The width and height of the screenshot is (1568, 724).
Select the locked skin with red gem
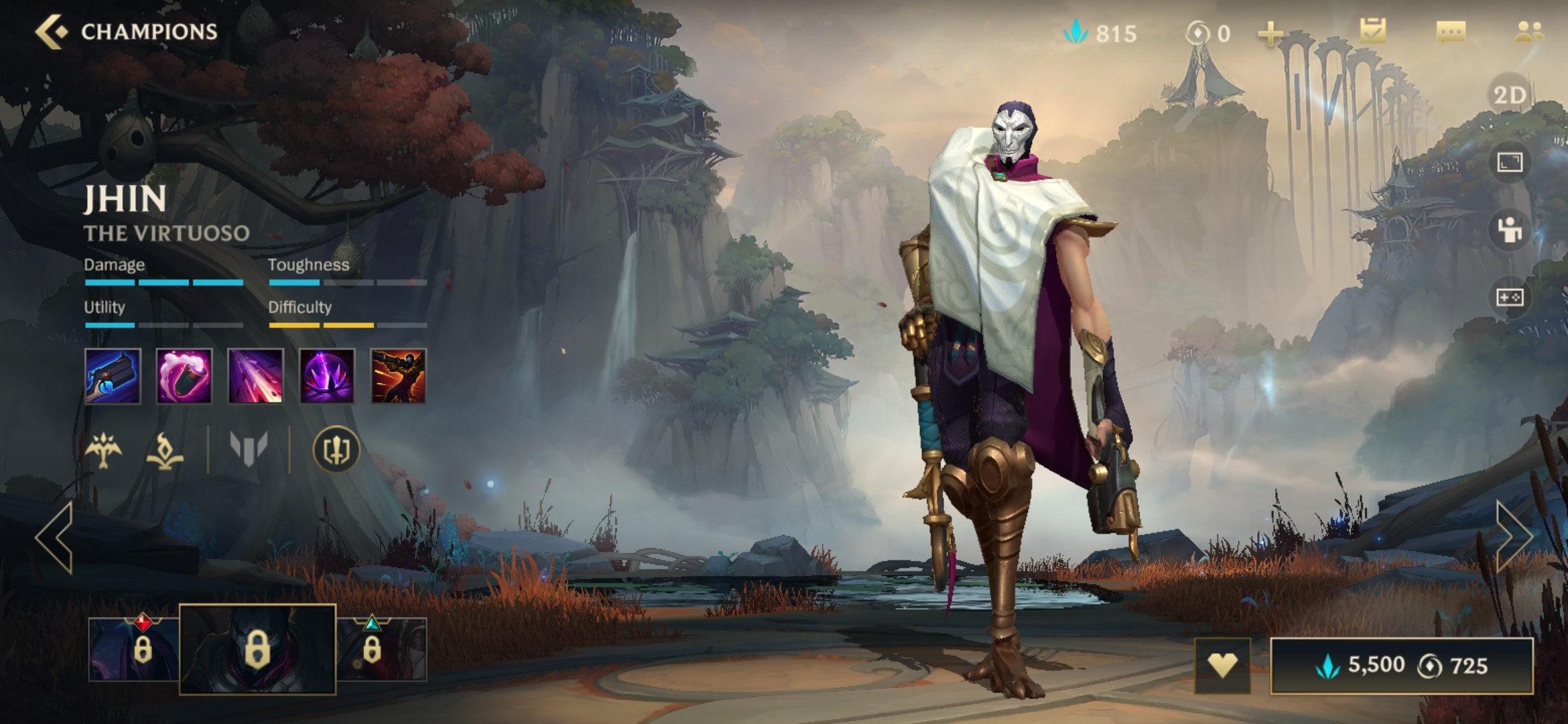134,648
